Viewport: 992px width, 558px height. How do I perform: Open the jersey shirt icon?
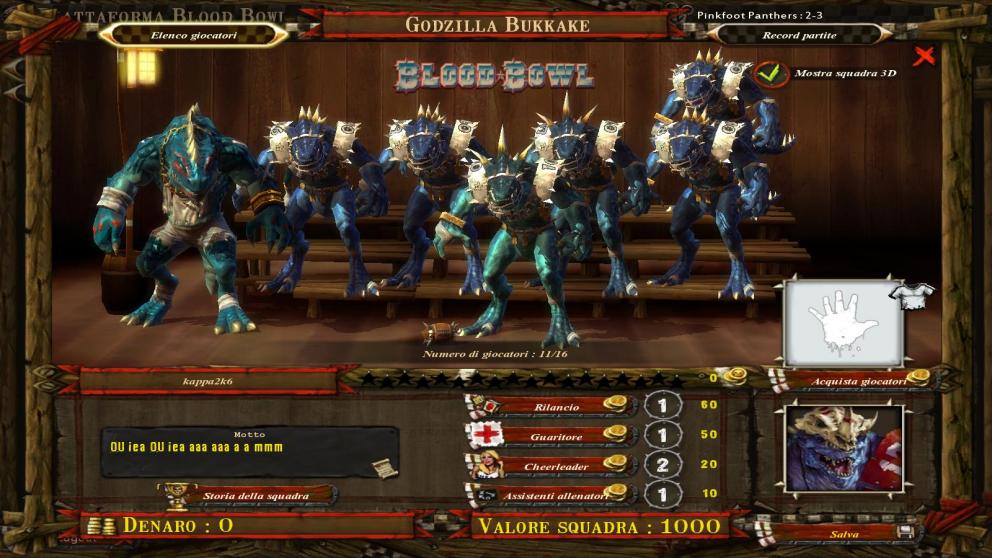coord(917,291)
